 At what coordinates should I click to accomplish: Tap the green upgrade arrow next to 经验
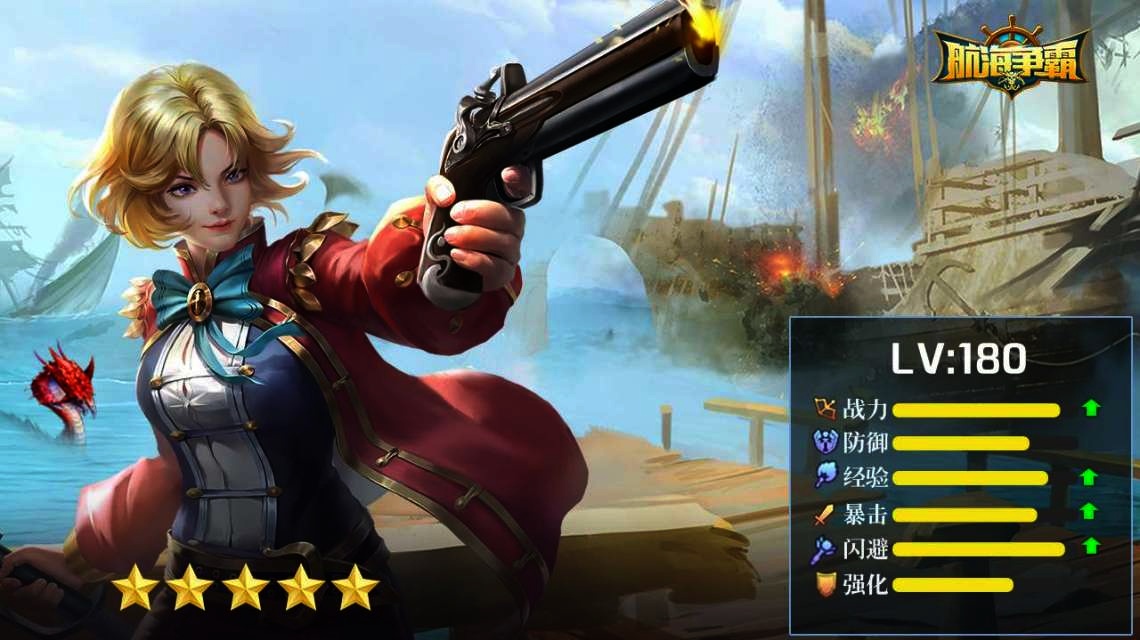(x=1090, y=477)
